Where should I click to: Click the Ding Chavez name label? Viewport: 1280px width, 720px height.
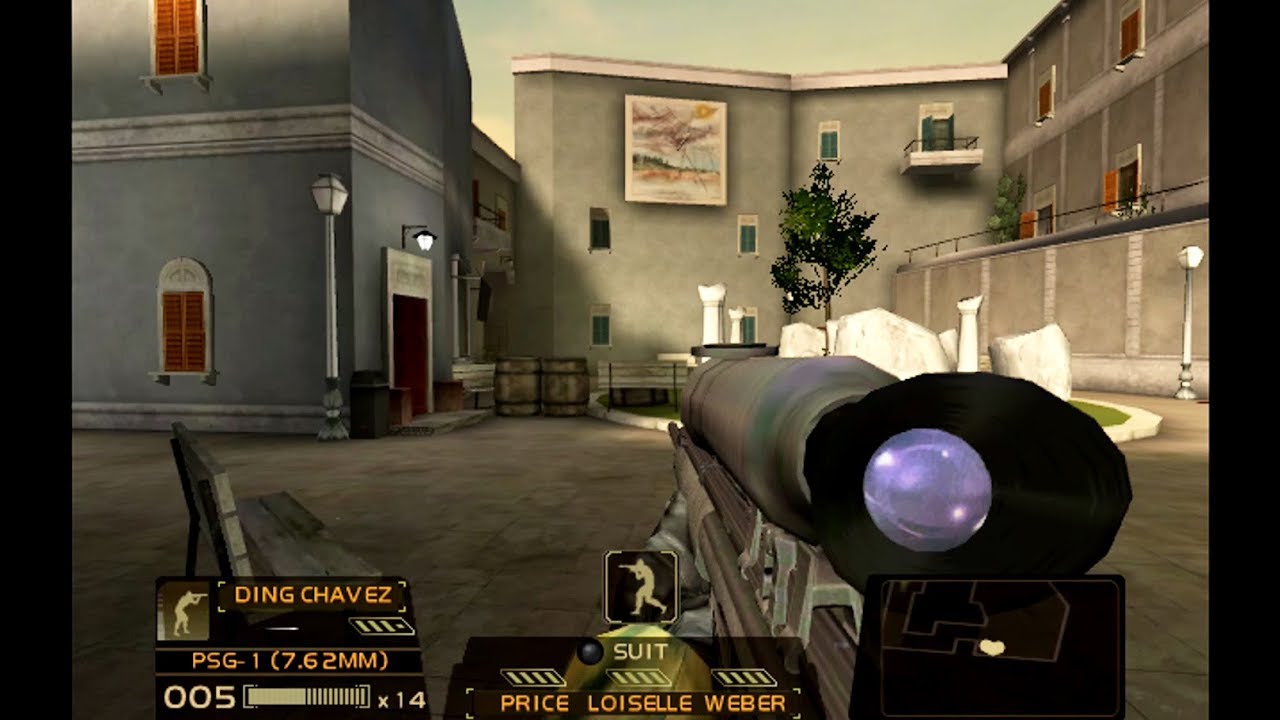click(x=312, y=595)
